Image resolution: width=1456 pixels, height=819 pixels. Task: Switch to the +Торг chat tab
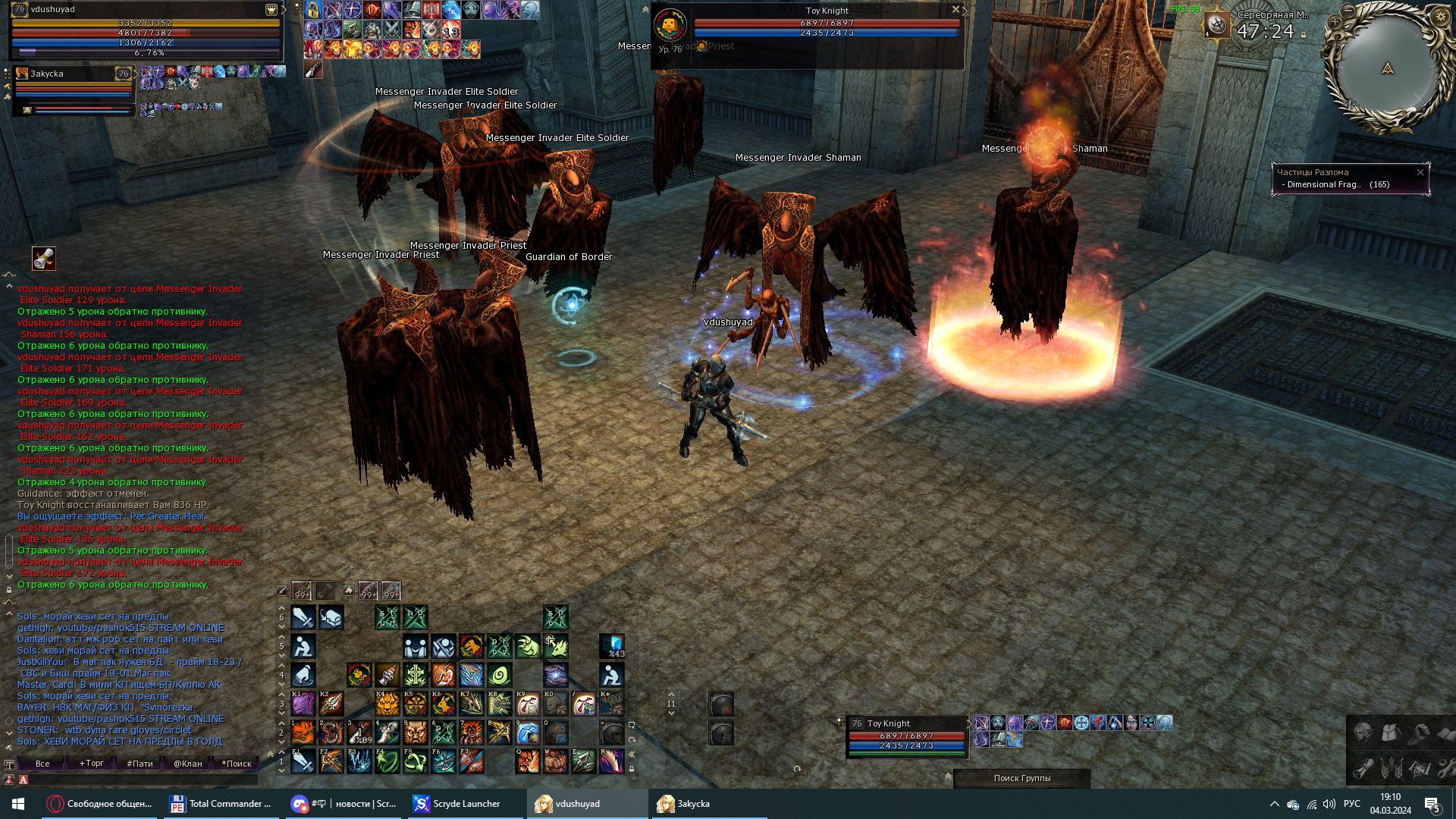(91, 764)
